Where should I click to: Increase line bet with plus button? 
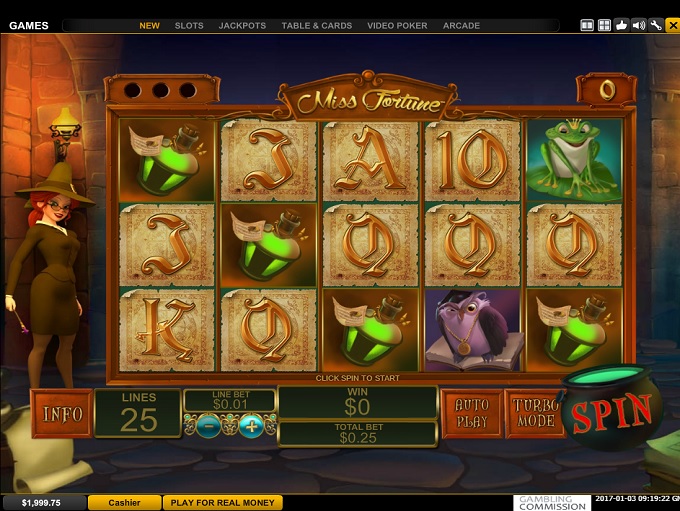click(x=251, y=427)
